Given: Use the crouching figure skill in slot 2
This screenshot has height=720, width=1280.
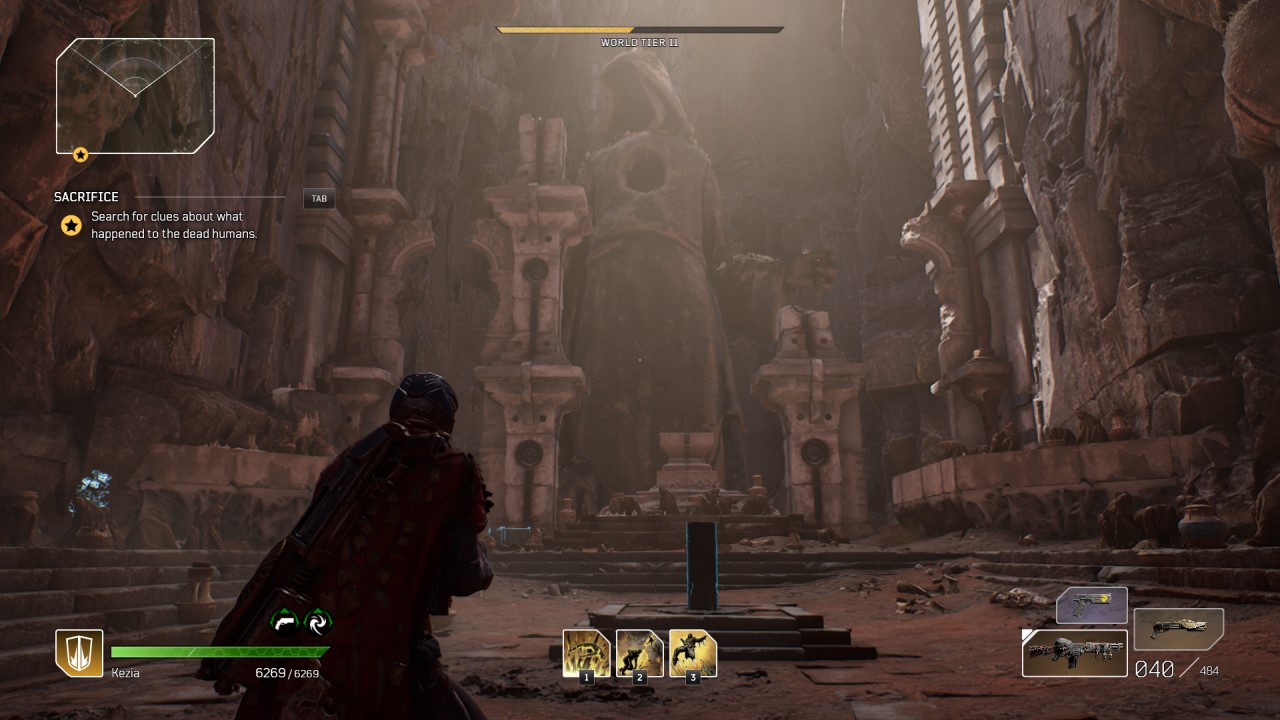Looking at the screenshot, I should tap(639, 653).
